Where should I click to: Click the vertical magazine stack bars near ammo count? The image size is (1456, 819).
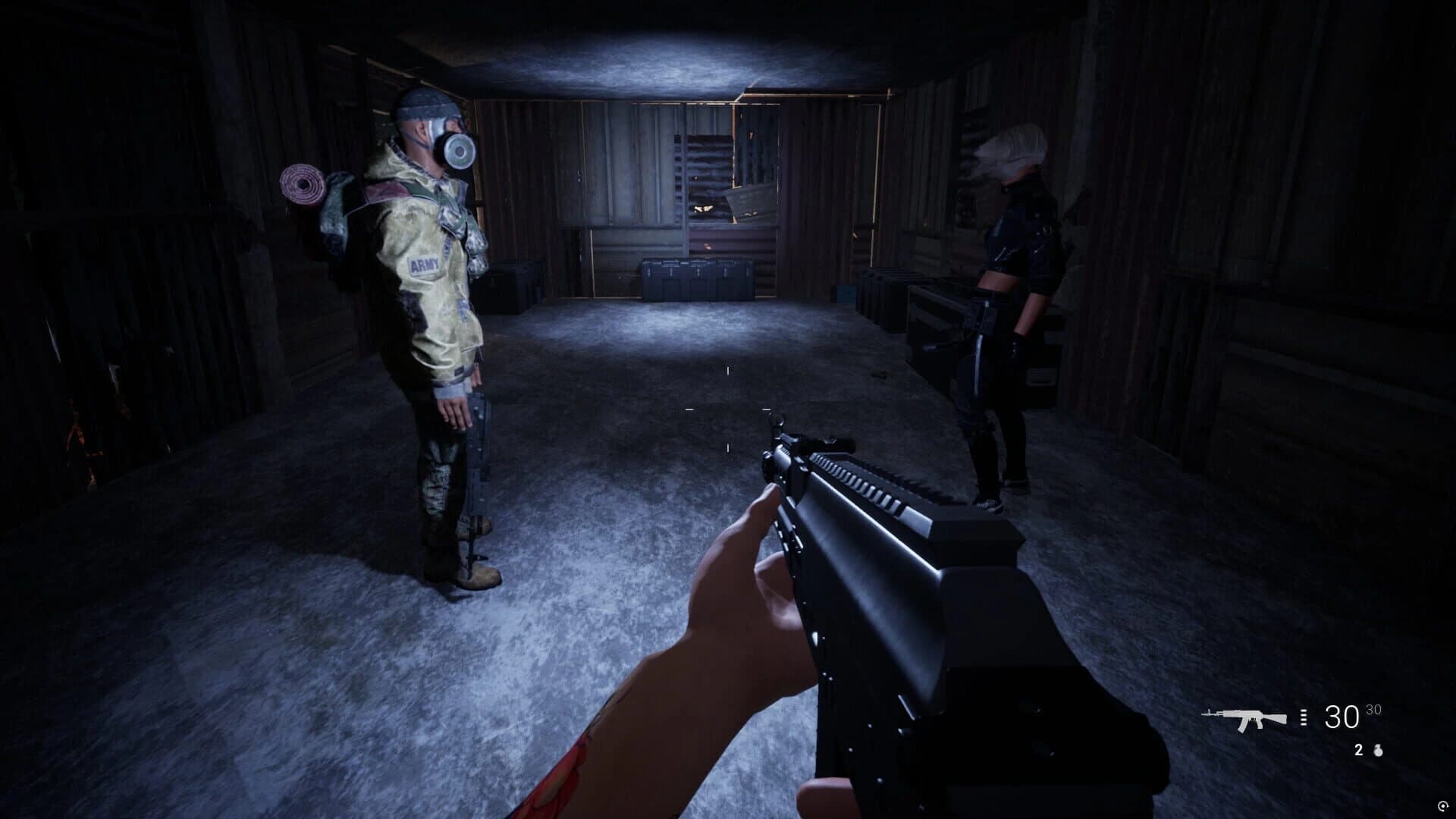(1303, 717)
